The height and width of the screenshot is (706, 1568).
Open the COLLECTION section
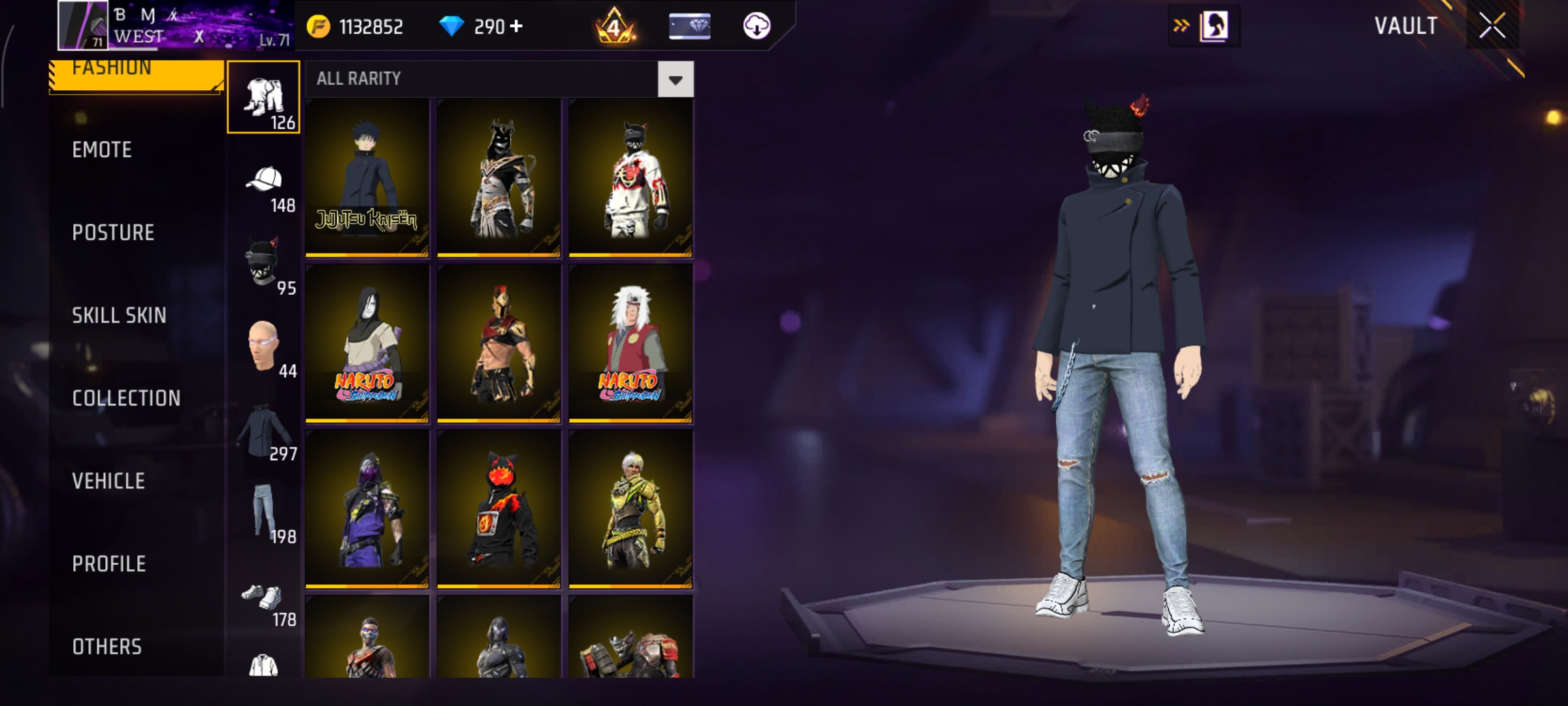coord(127,397)
